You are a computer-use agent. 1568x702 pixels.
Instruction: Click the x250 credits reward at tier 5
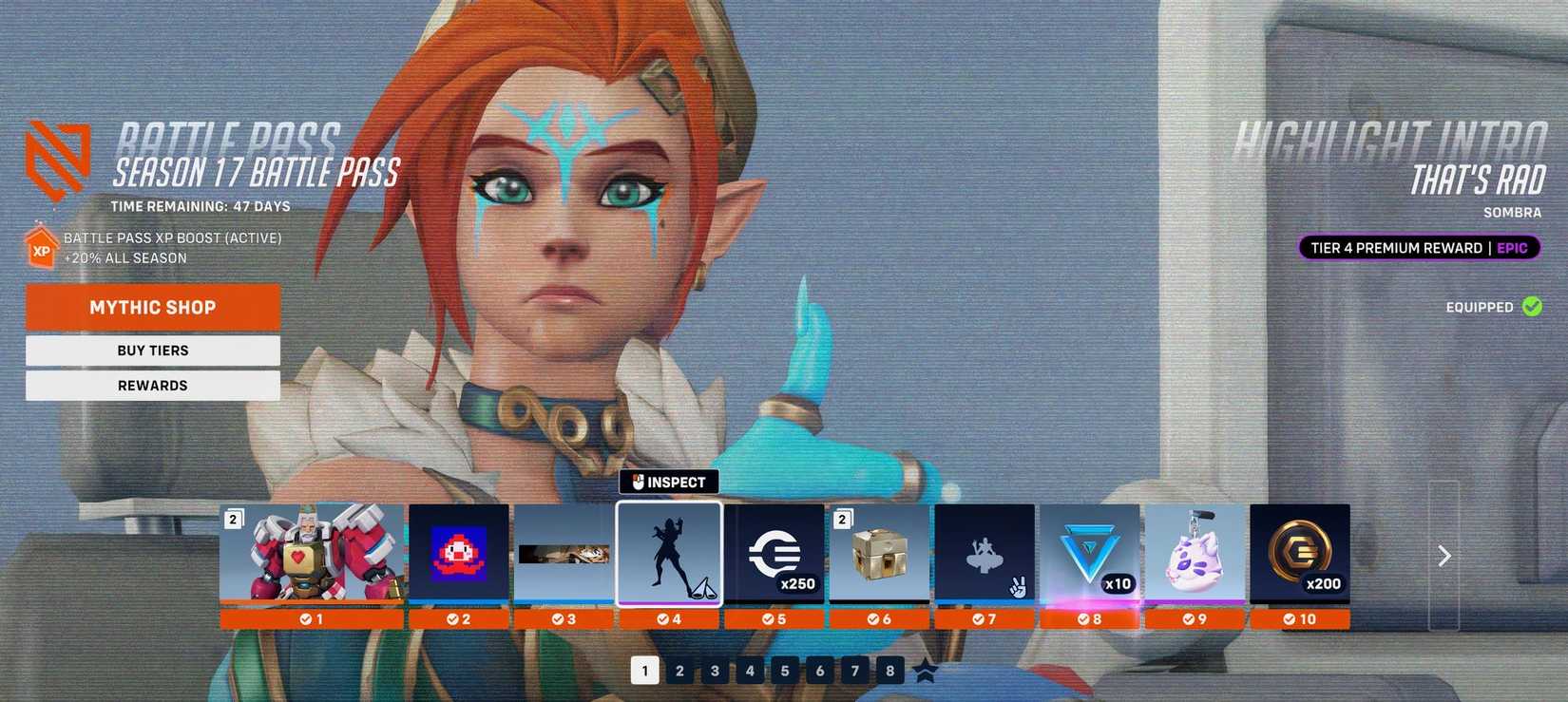click(774, 554)
